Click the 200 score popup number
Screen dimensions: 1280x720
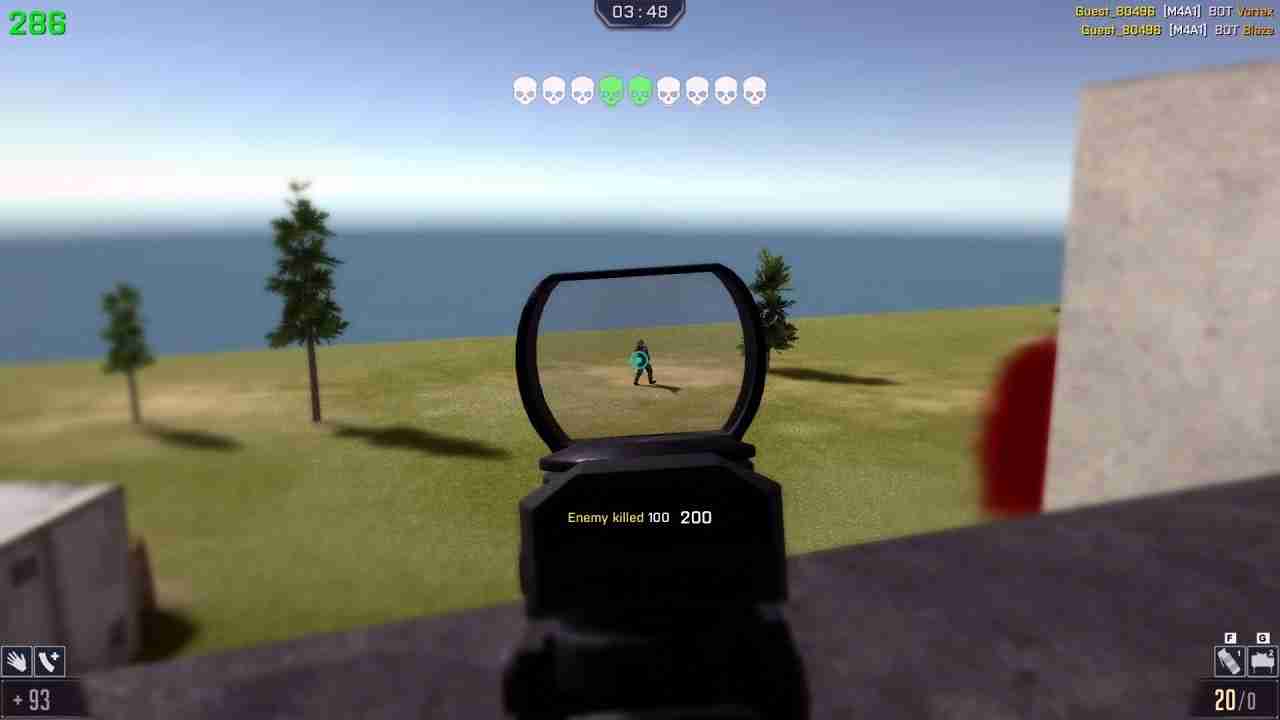click(x=697, y=517)
